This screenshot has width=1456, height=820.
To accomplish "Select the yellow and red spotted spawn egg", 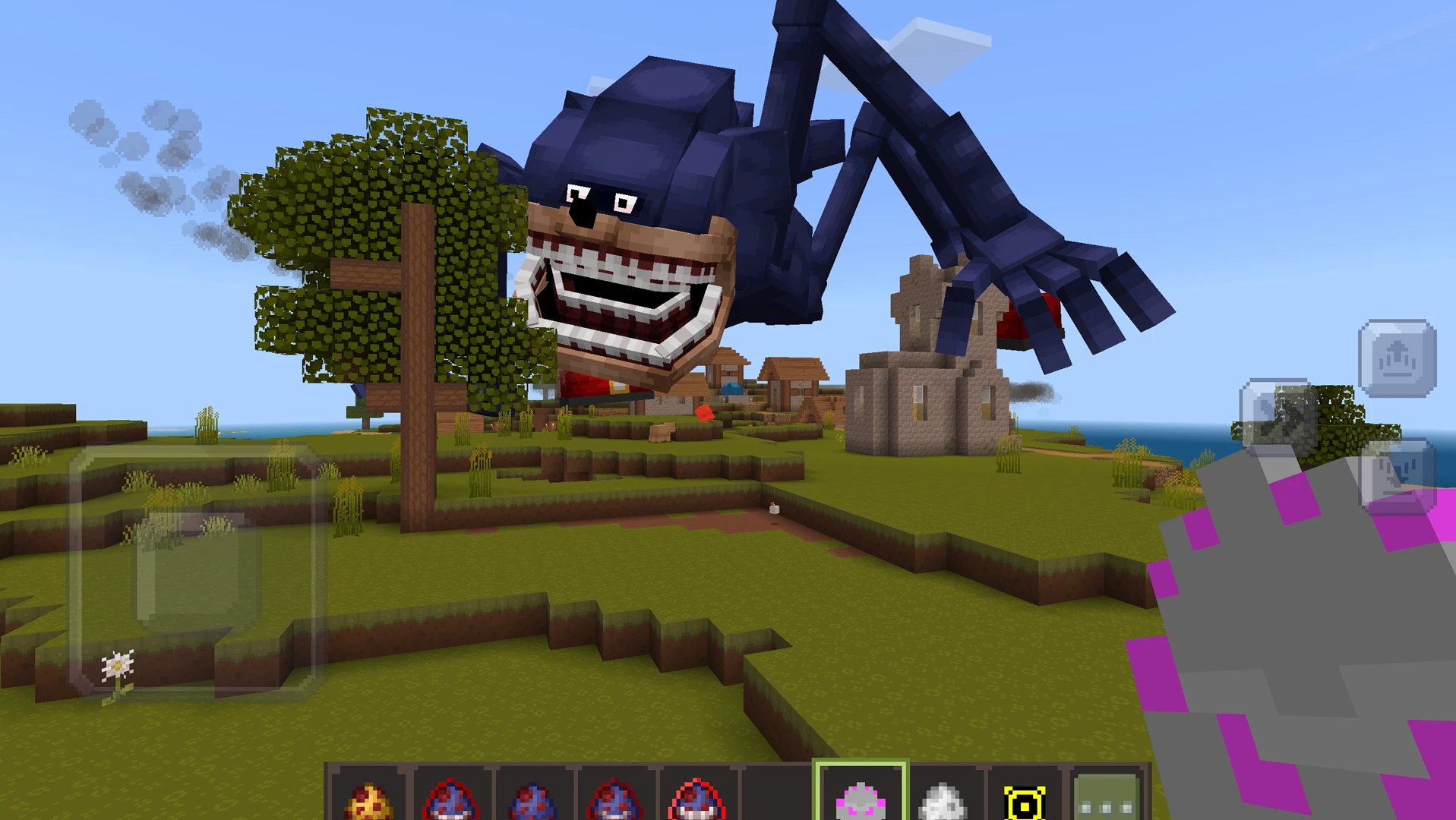I will click(368, 799).
